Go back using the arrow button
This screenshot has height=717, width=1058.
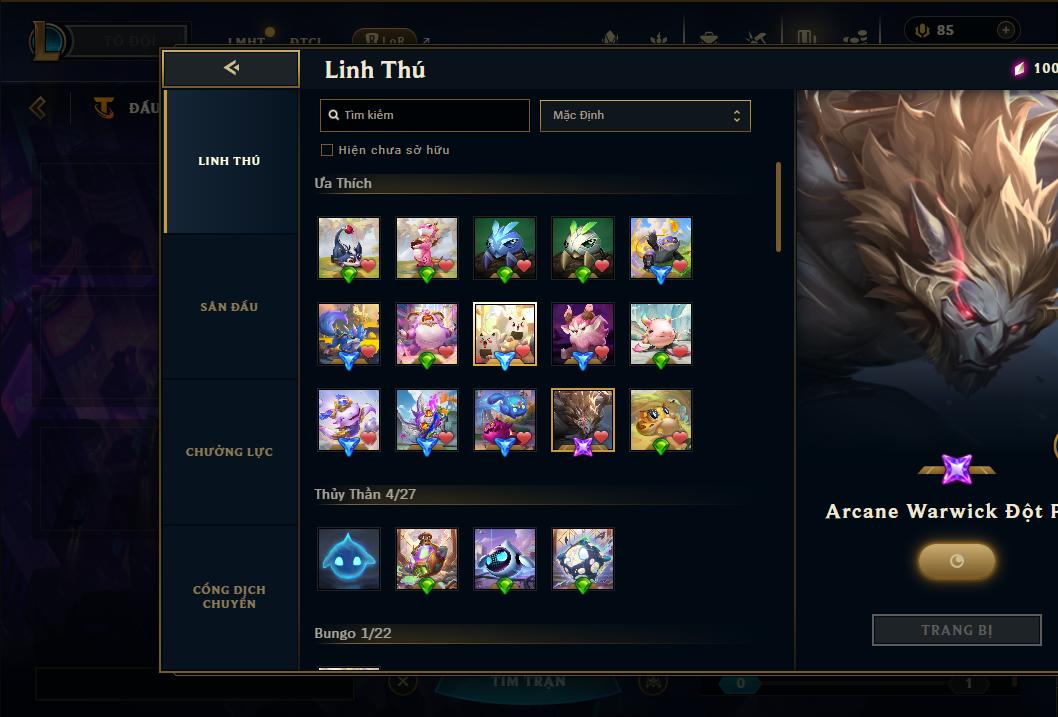coord(231,68)
